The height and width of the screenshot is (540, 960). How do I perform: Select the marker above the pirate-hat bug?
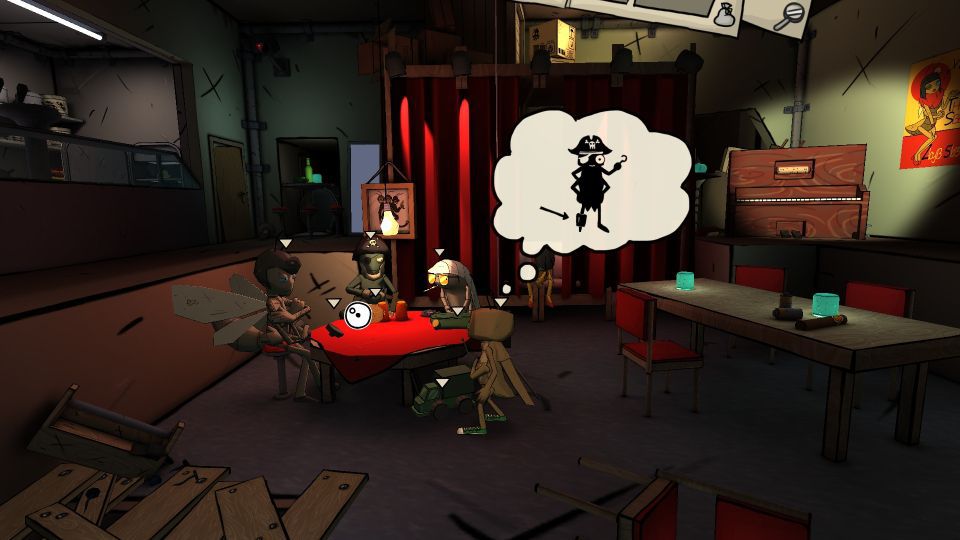[x=371, y=233]
